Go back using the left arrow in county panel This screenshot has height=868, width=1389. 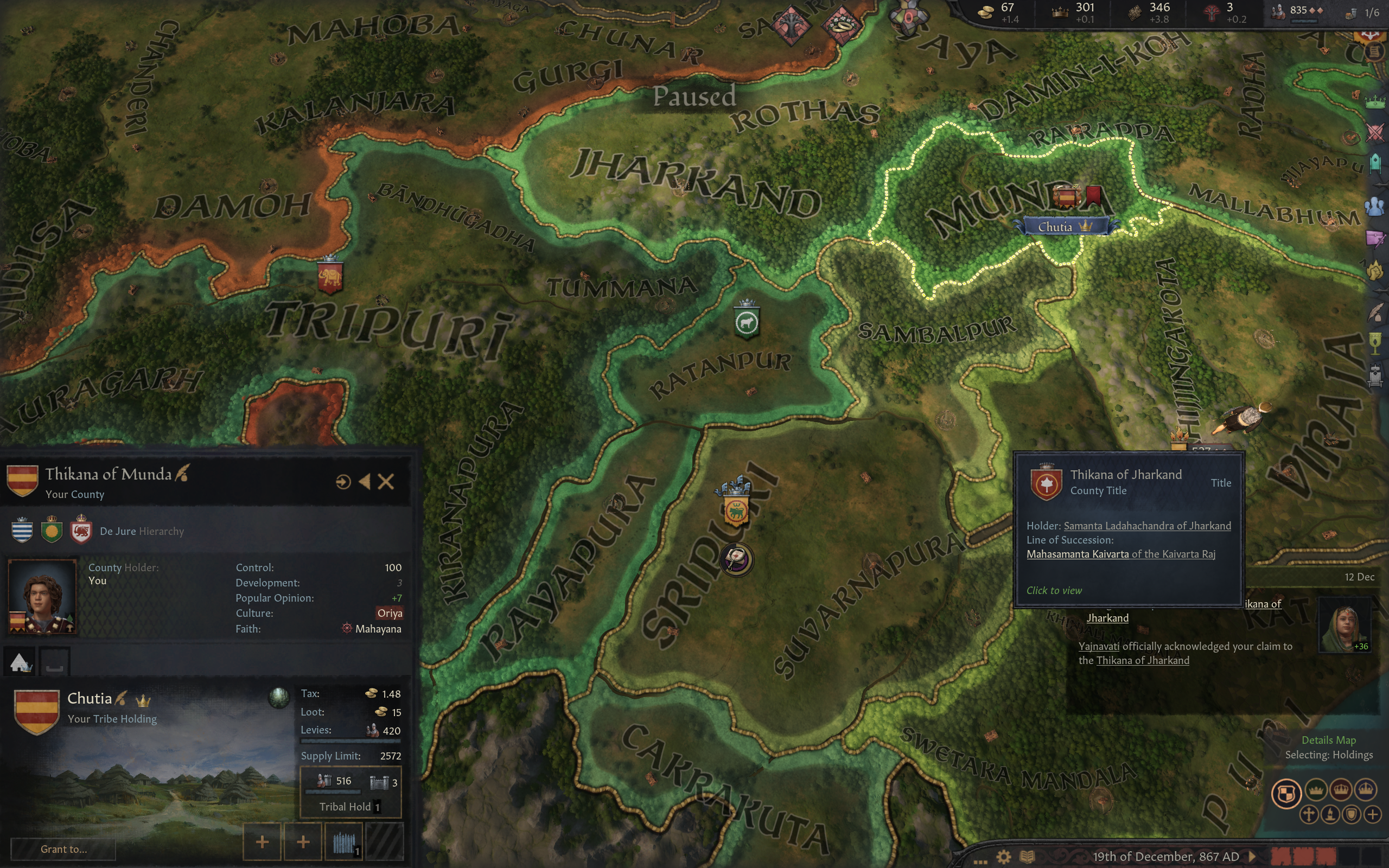point(365,482)
